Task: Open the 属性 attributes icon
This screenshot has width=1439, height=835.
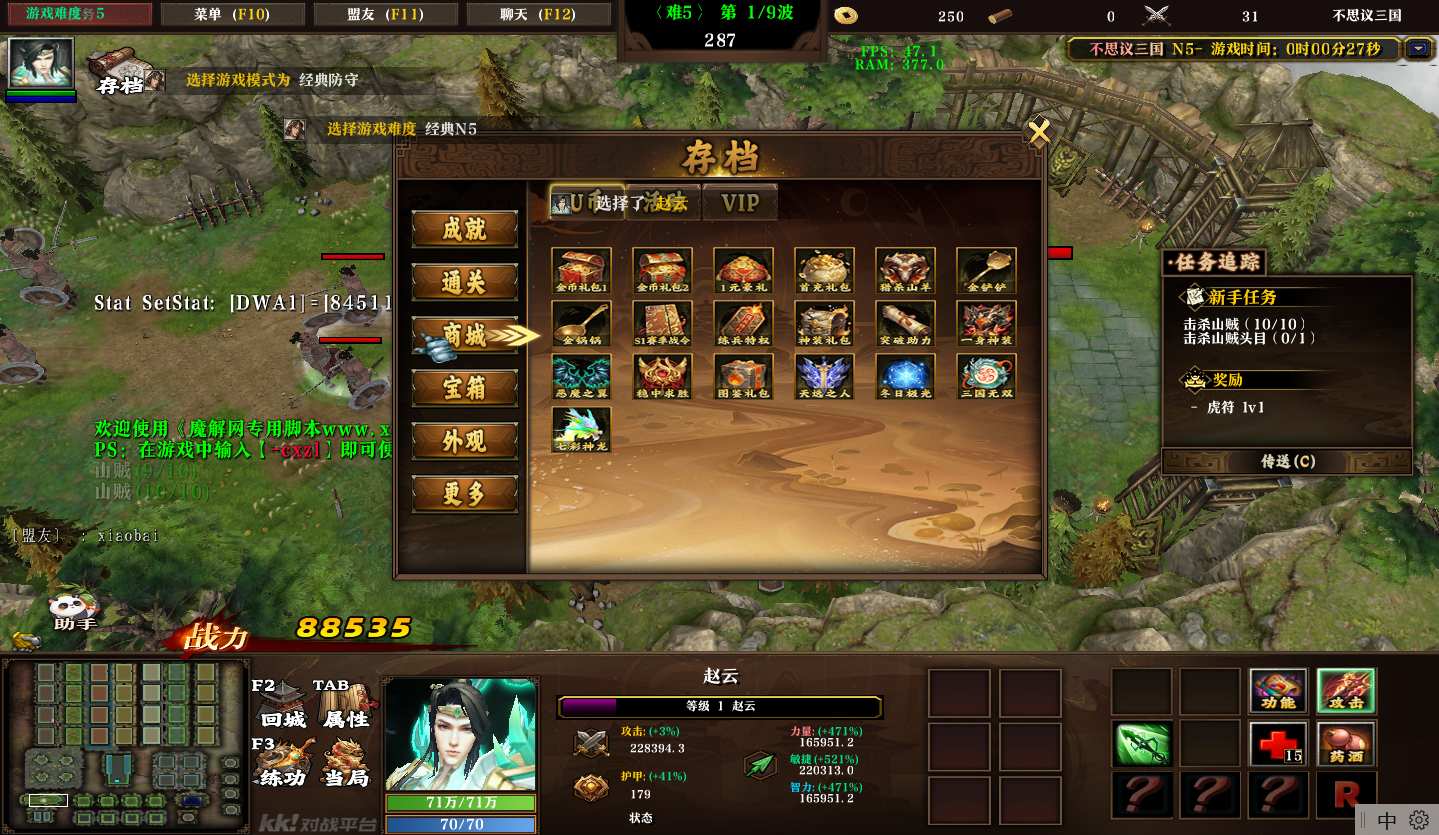Action: point(346,706)
